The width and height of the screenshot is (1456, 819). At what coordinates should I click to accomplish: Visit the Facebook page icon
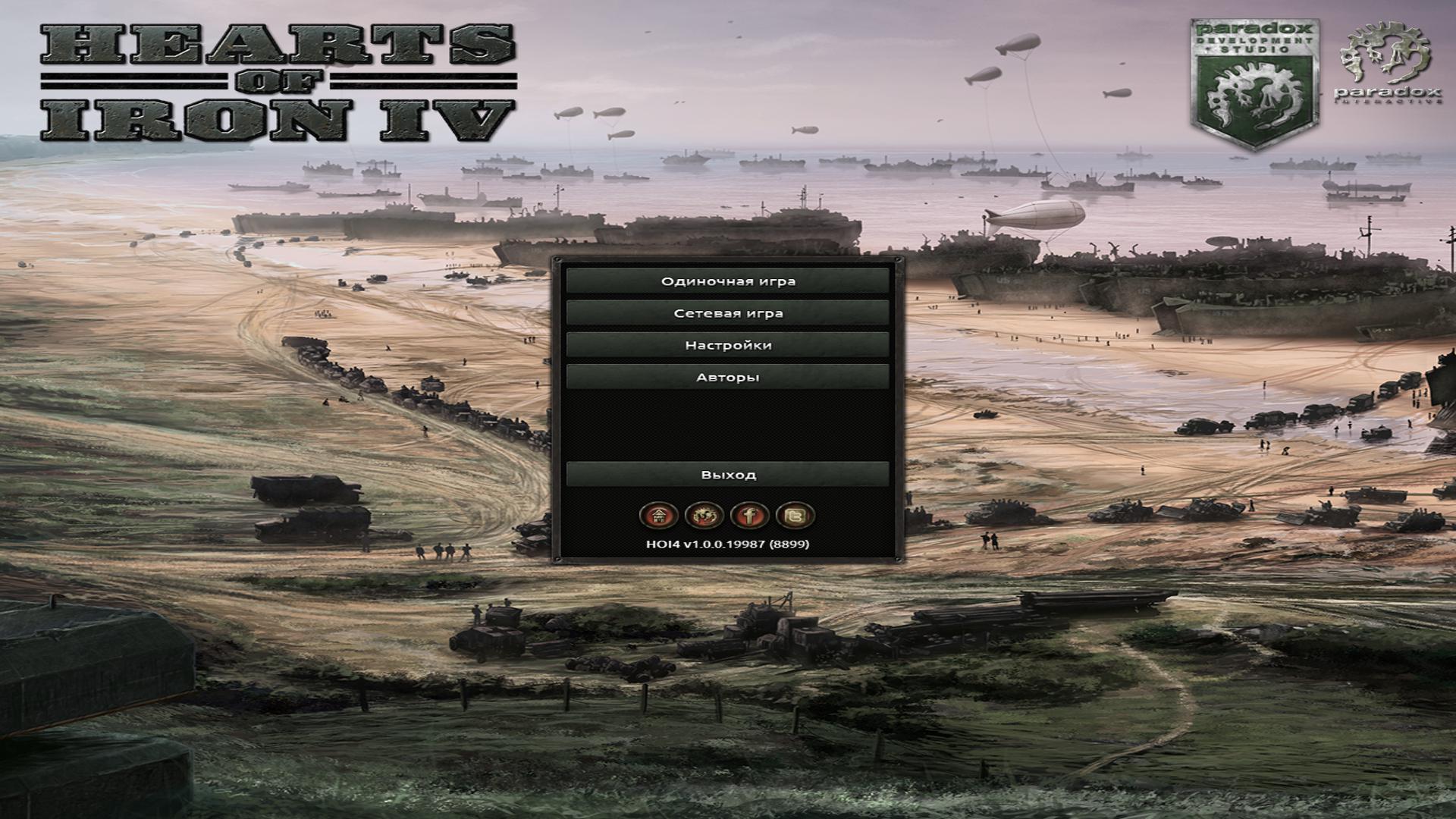pos(750,516)
